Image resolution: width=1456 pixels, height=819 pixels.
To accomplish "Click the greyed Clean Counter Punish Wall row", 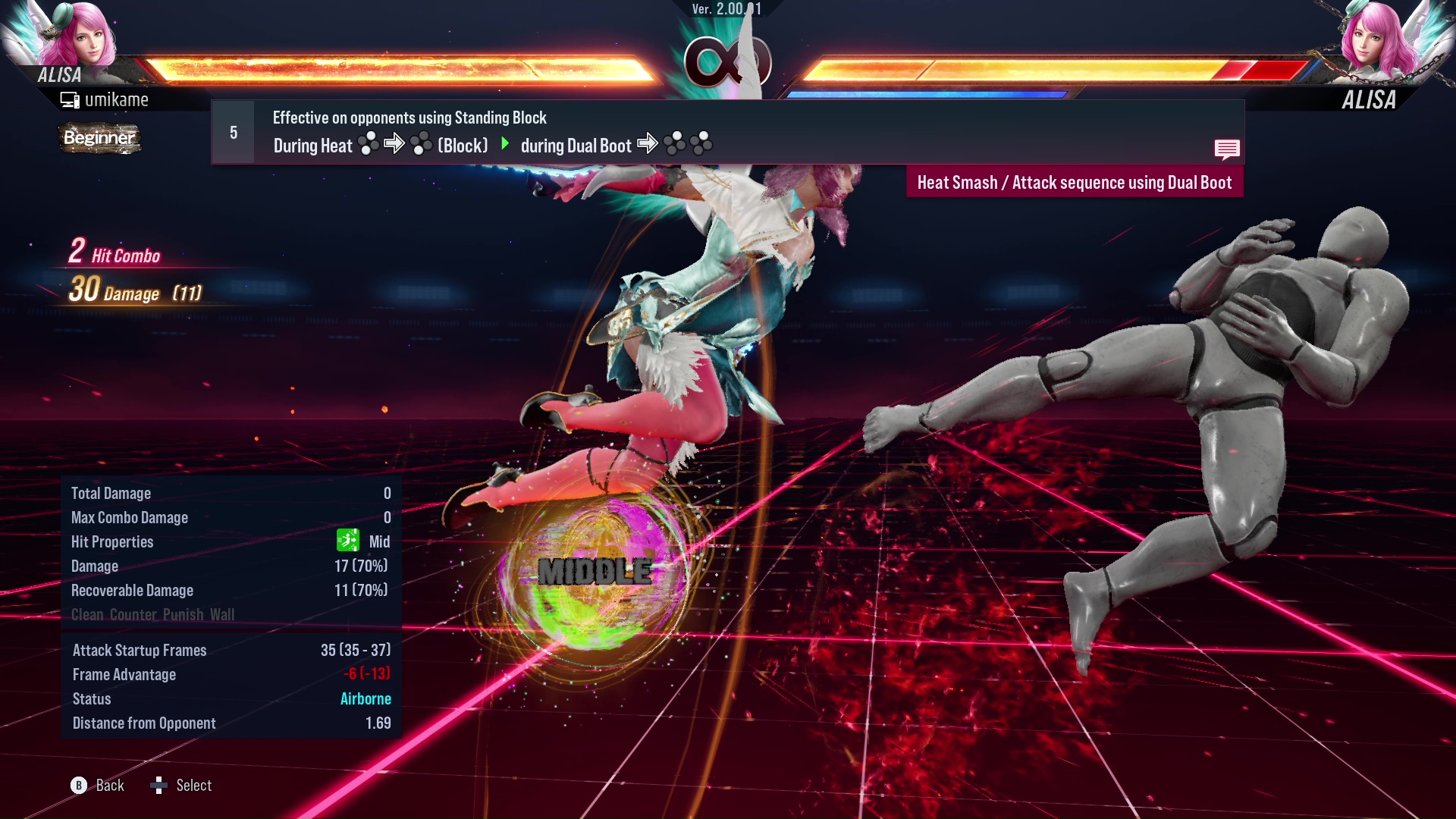I will click(152, 614).
